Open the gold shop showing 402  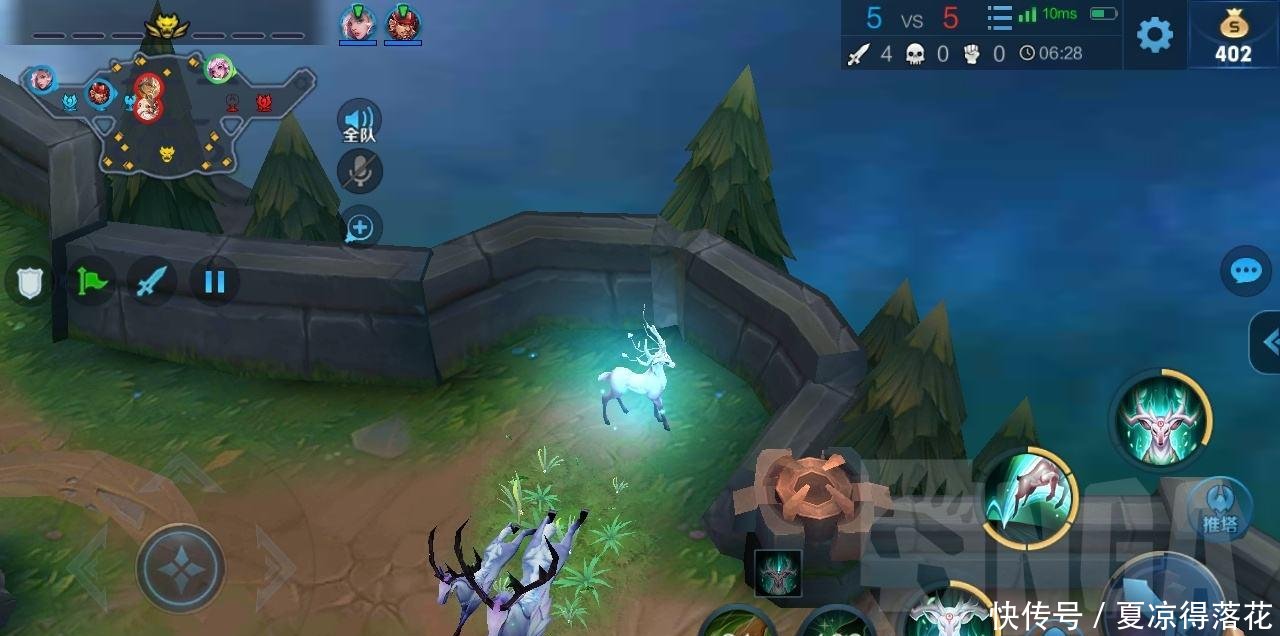click(1233, 35)
